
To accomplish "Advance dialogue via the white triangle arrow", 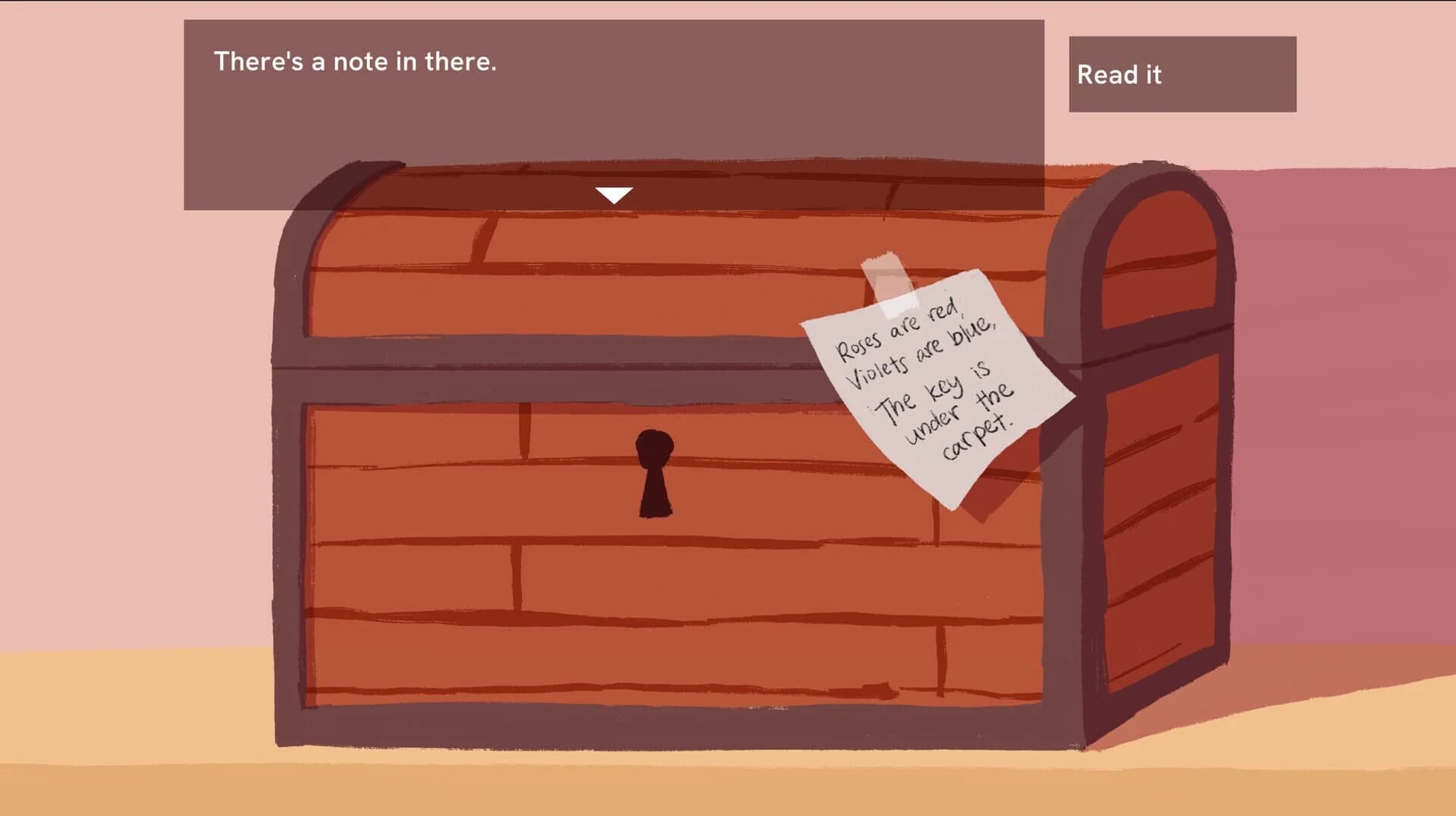I will (613, 194).
